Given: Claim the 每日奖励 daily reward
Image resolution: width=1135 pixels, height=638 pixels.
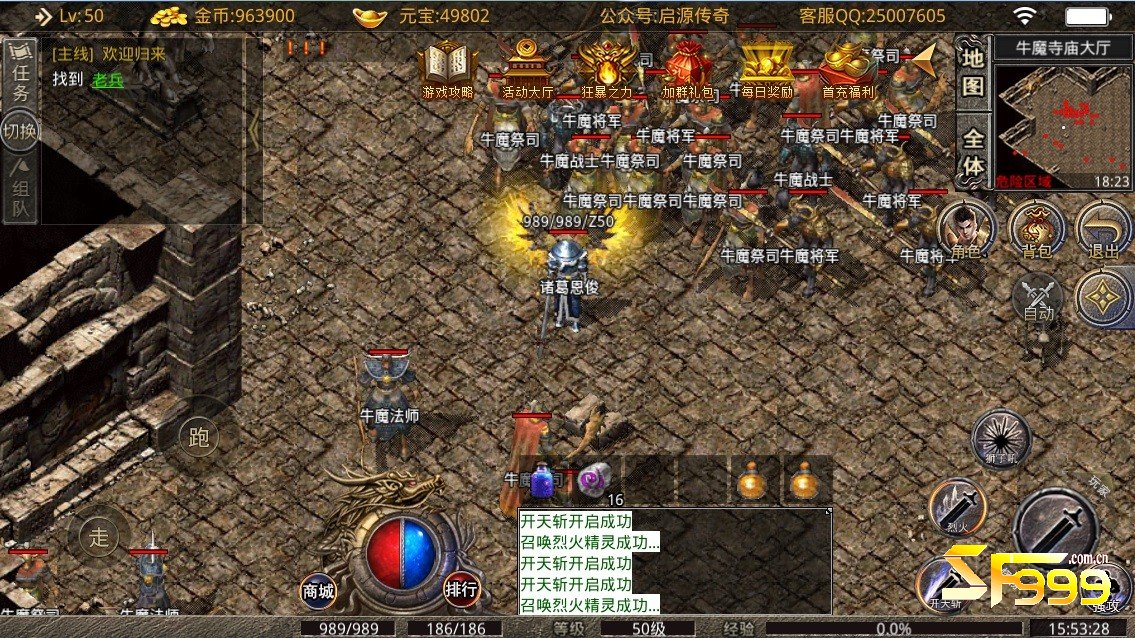Looking at the screenshot, I should pos(767,68).
